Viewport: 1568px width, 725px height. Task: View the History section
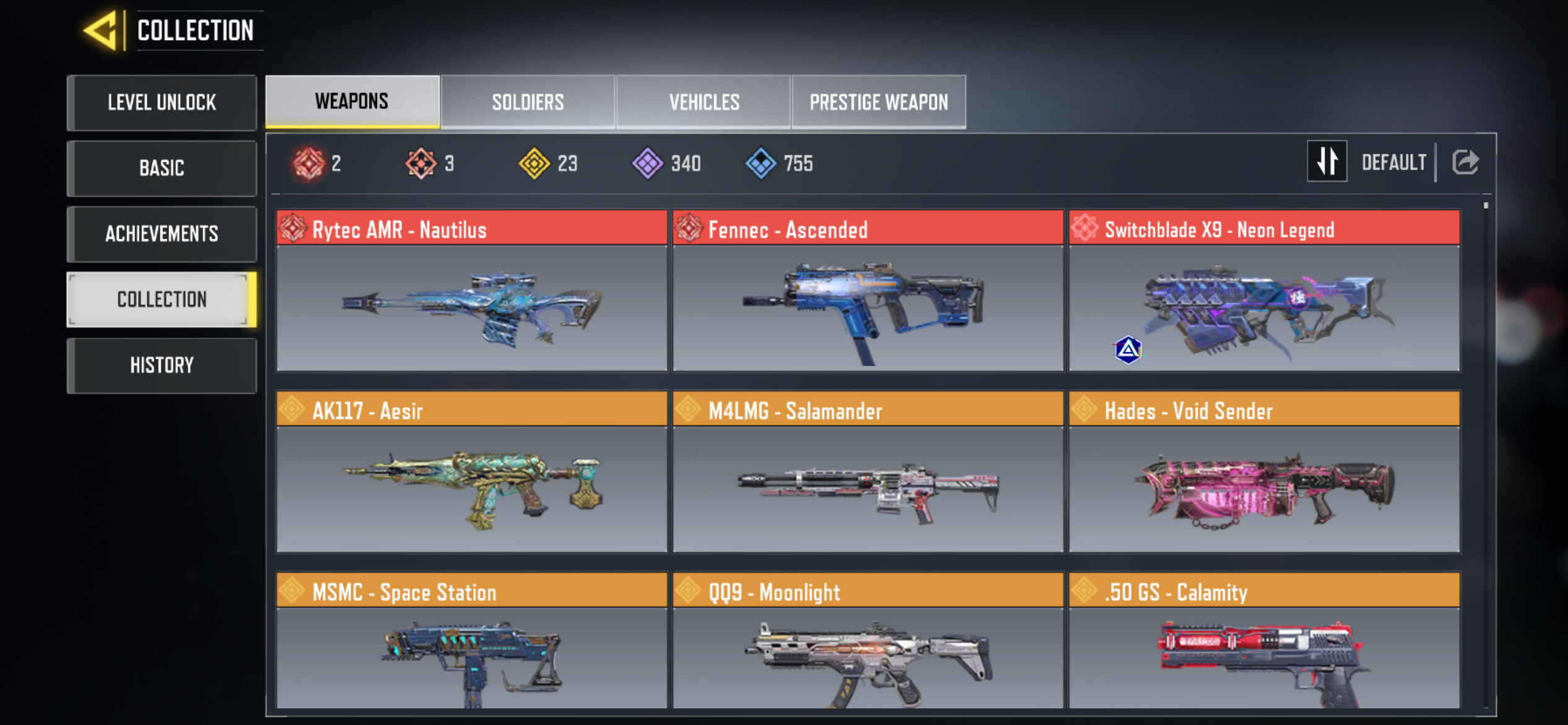(x=162, y=366)
